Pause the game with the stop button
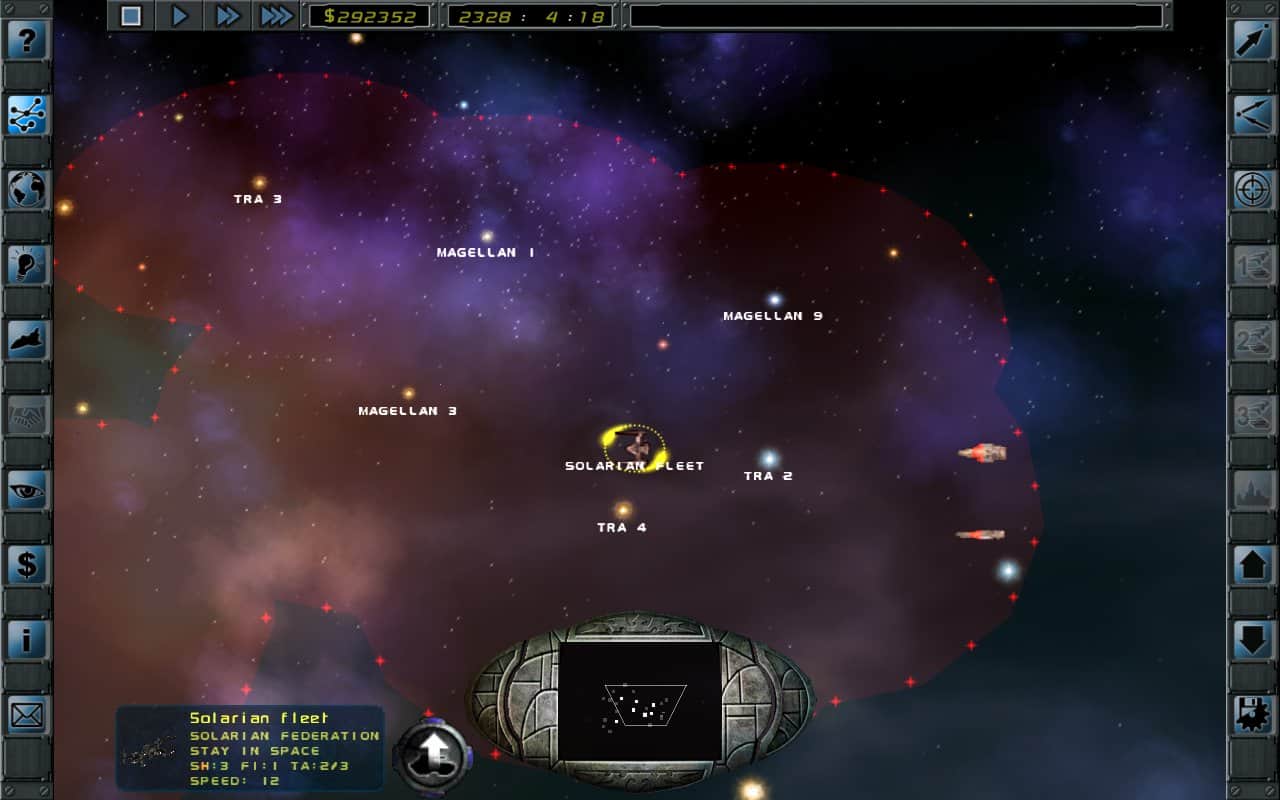This screenshot has width=1280, height=800. coord(131,15)
